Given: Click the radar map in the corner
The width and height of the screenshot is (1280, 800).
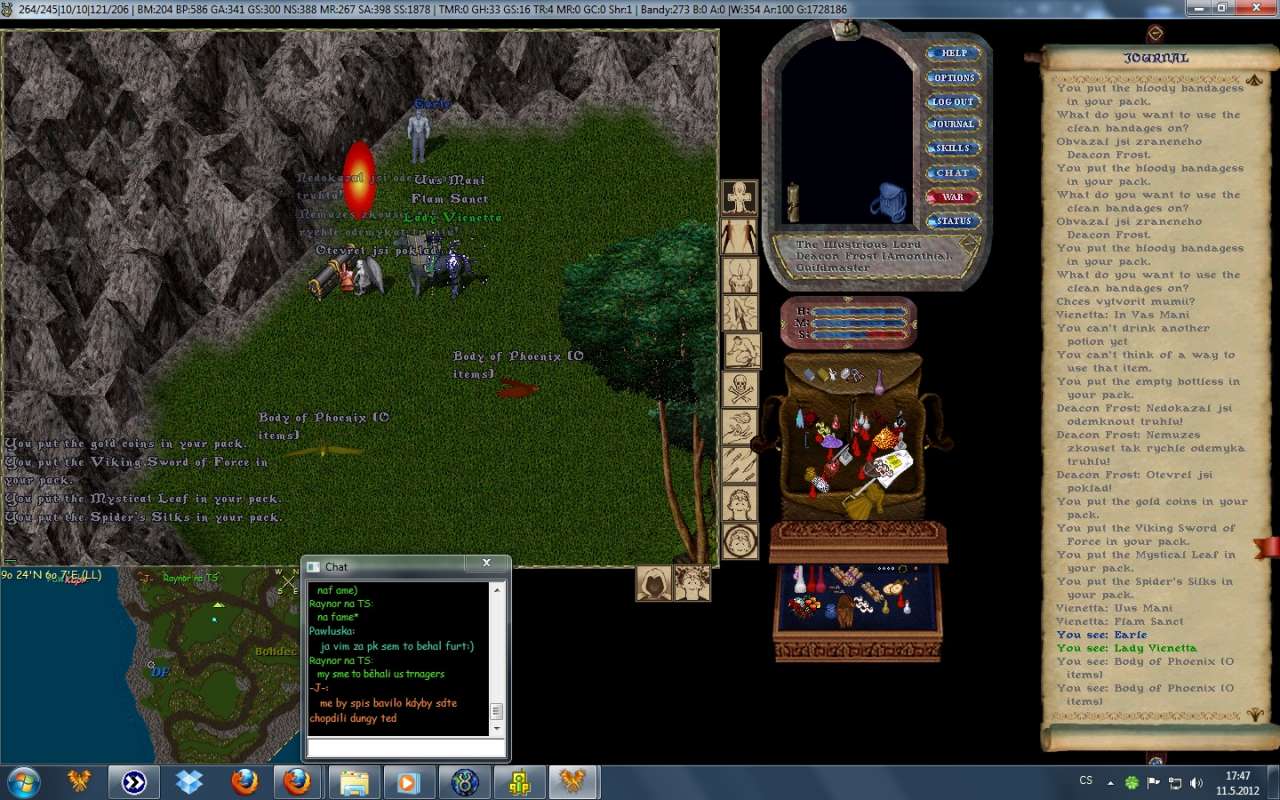Looking at the screenshot, I should [x=150, y=665].
